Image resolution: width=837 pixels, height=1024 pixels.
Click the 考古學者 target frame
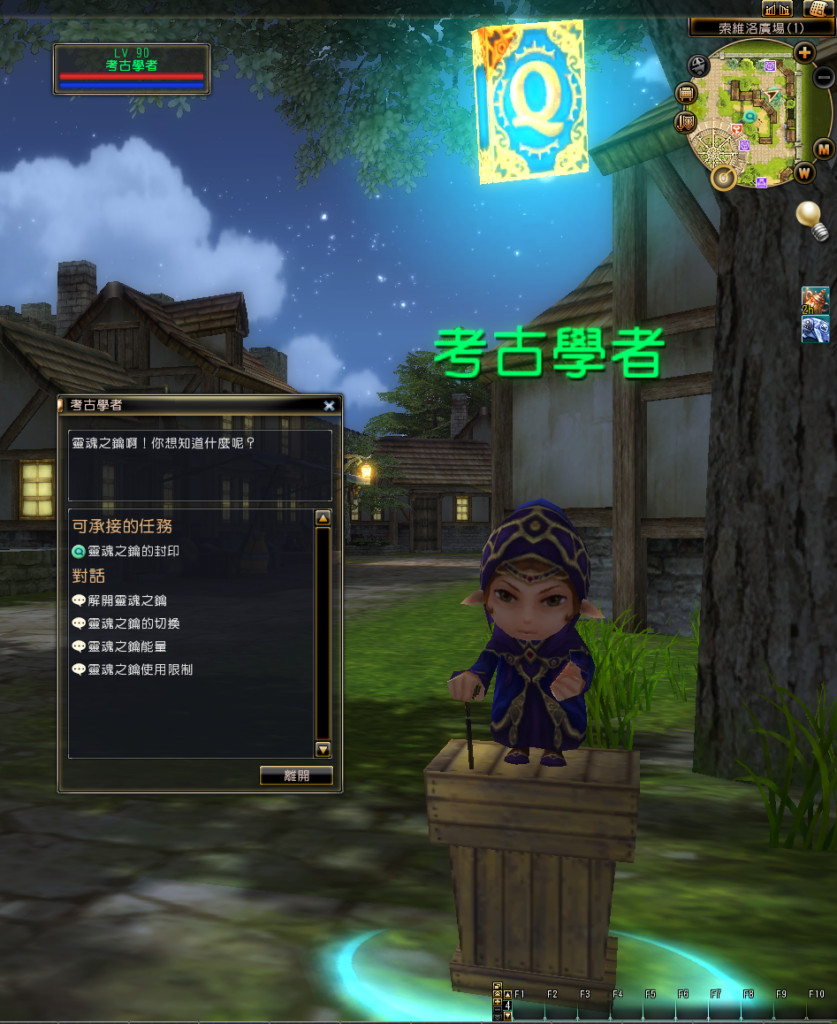(x=132, y=69)
